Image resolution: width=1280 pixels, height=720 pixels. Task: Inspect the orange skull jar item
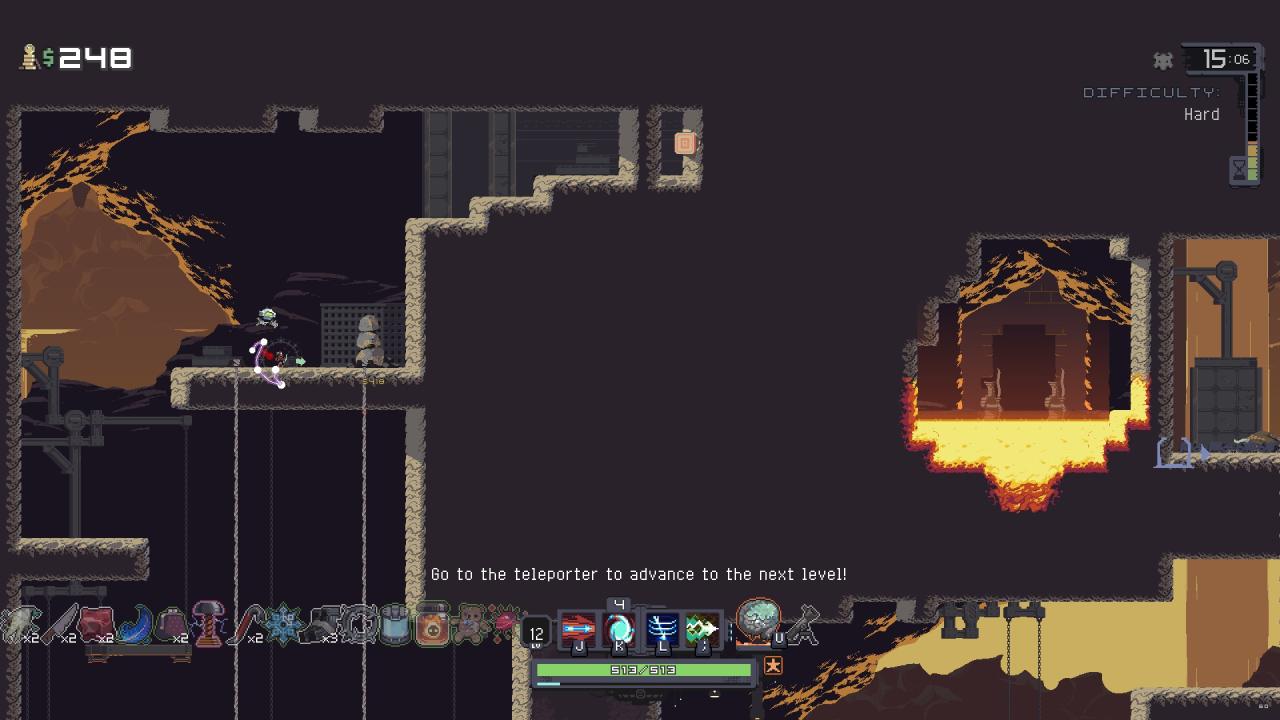coord(432,625)
